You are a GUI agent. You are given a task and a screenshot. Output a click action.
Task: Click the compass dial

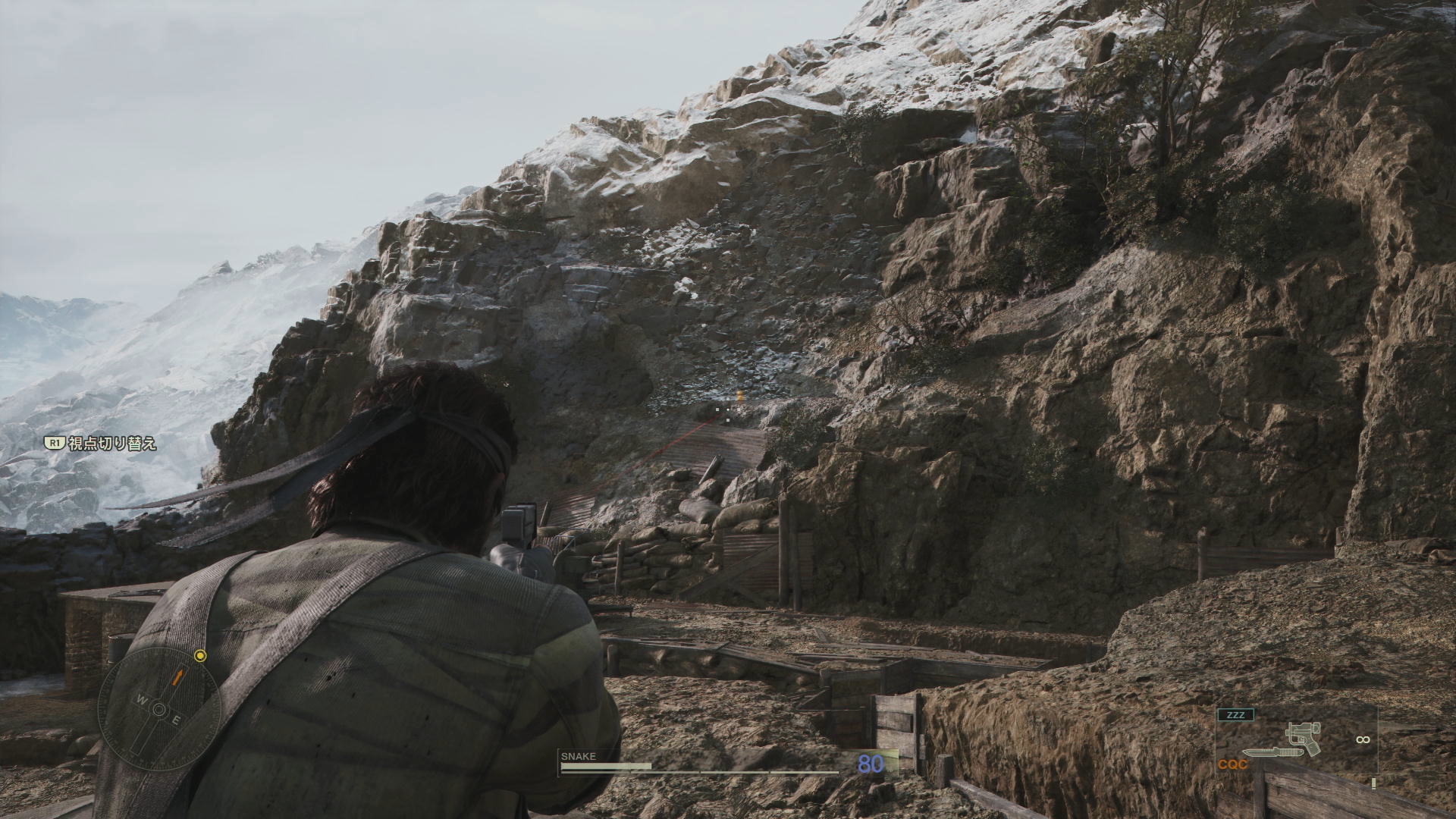(x=160, y=708)
